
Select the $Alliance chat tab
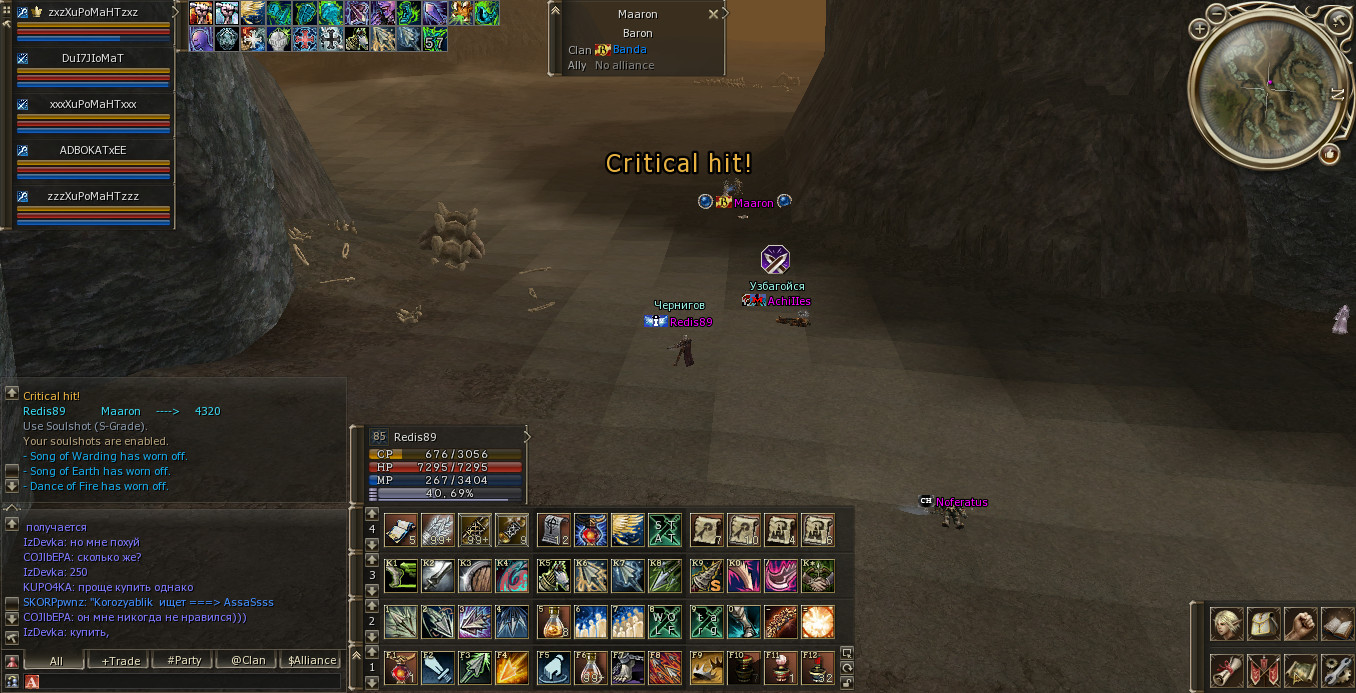tap(312, 660)
